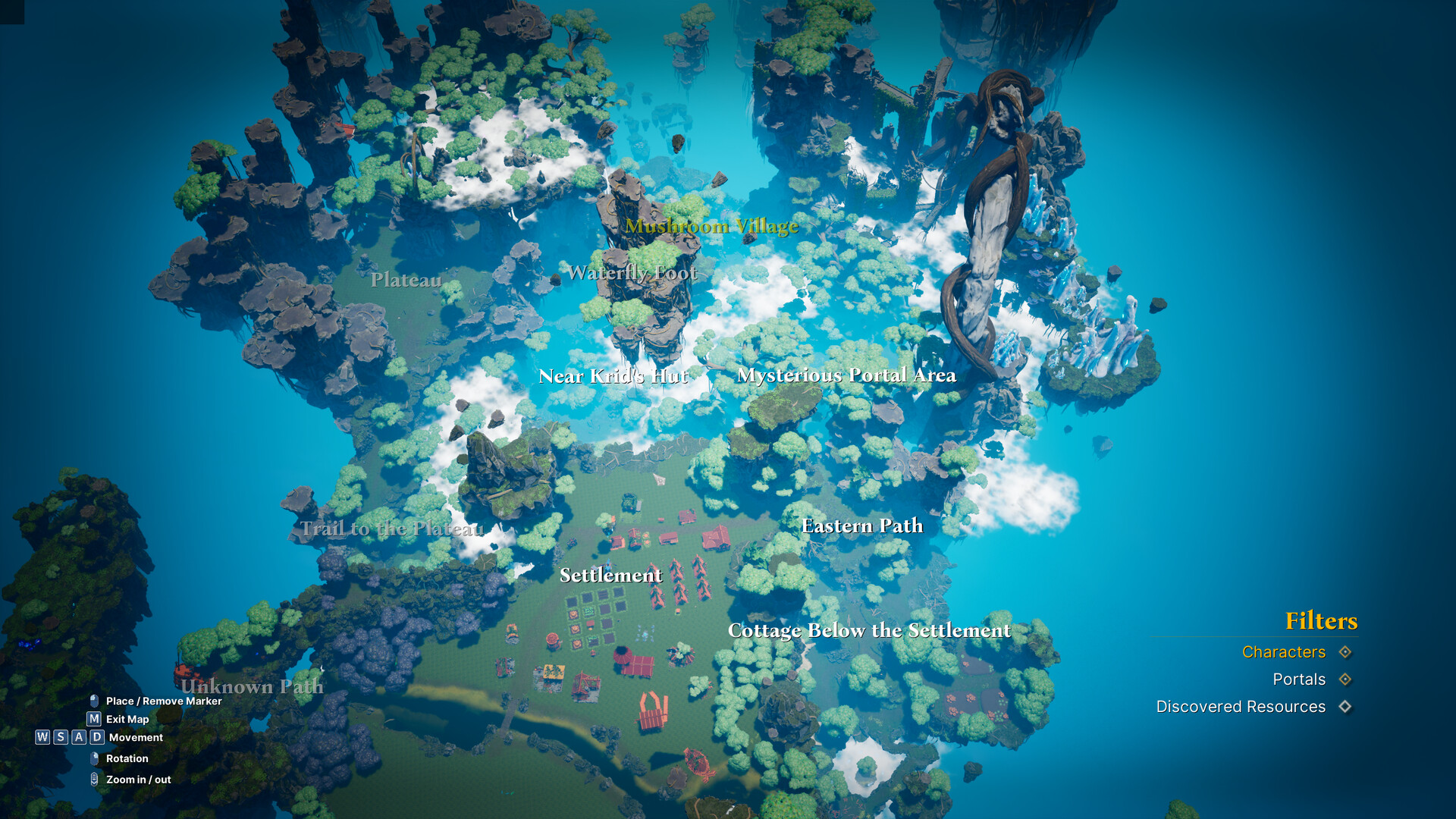Click the mouse icon beside Place / Remove Marker
The width and height of the screenshot is (1456, 819).
[x=93, y=701]
